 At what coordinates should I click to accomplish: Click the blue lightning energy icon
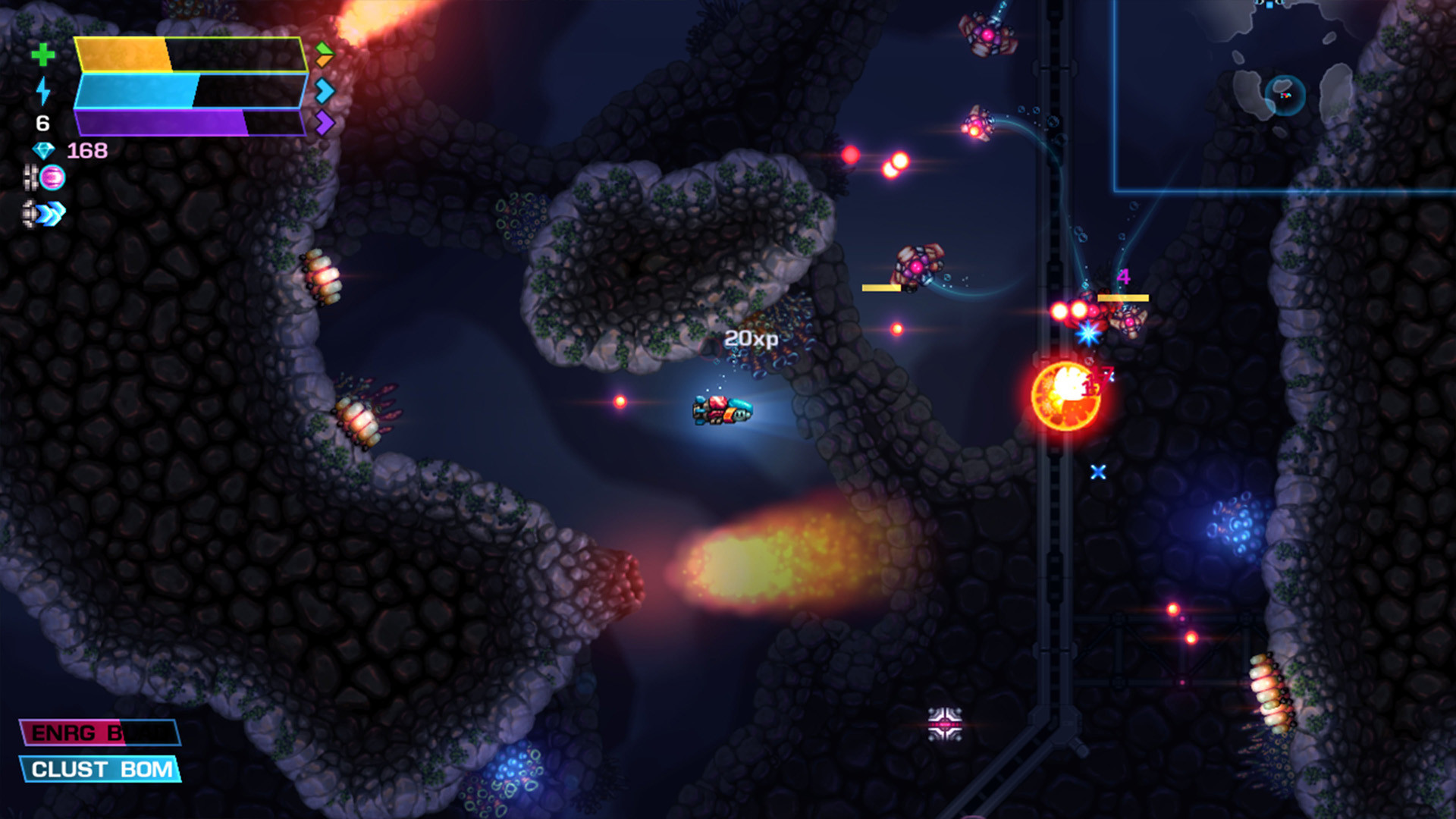(x=43, y=92)
